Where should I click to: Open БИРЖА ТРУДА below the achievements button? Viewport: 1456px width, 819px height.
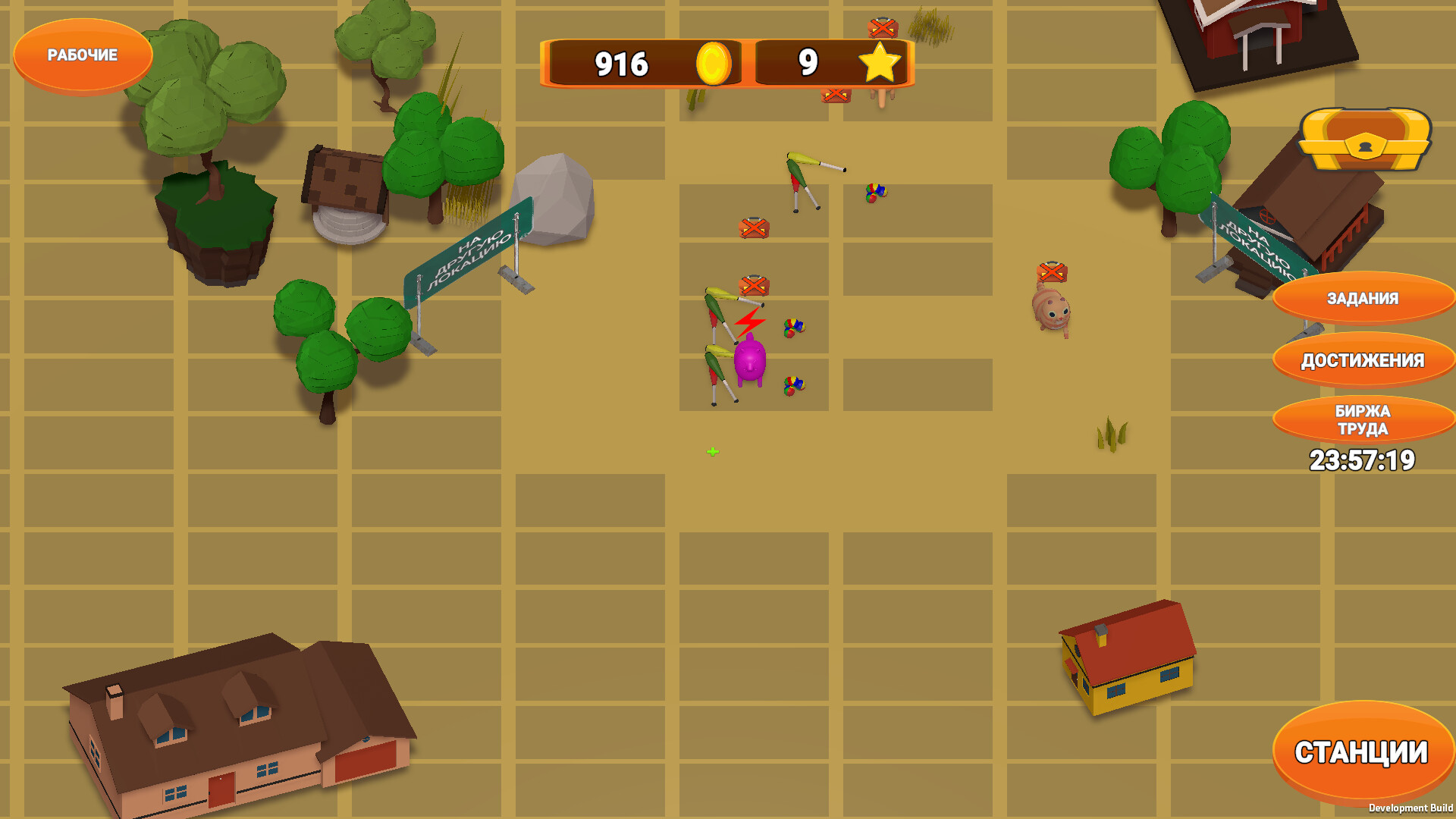pos(1362,419)
